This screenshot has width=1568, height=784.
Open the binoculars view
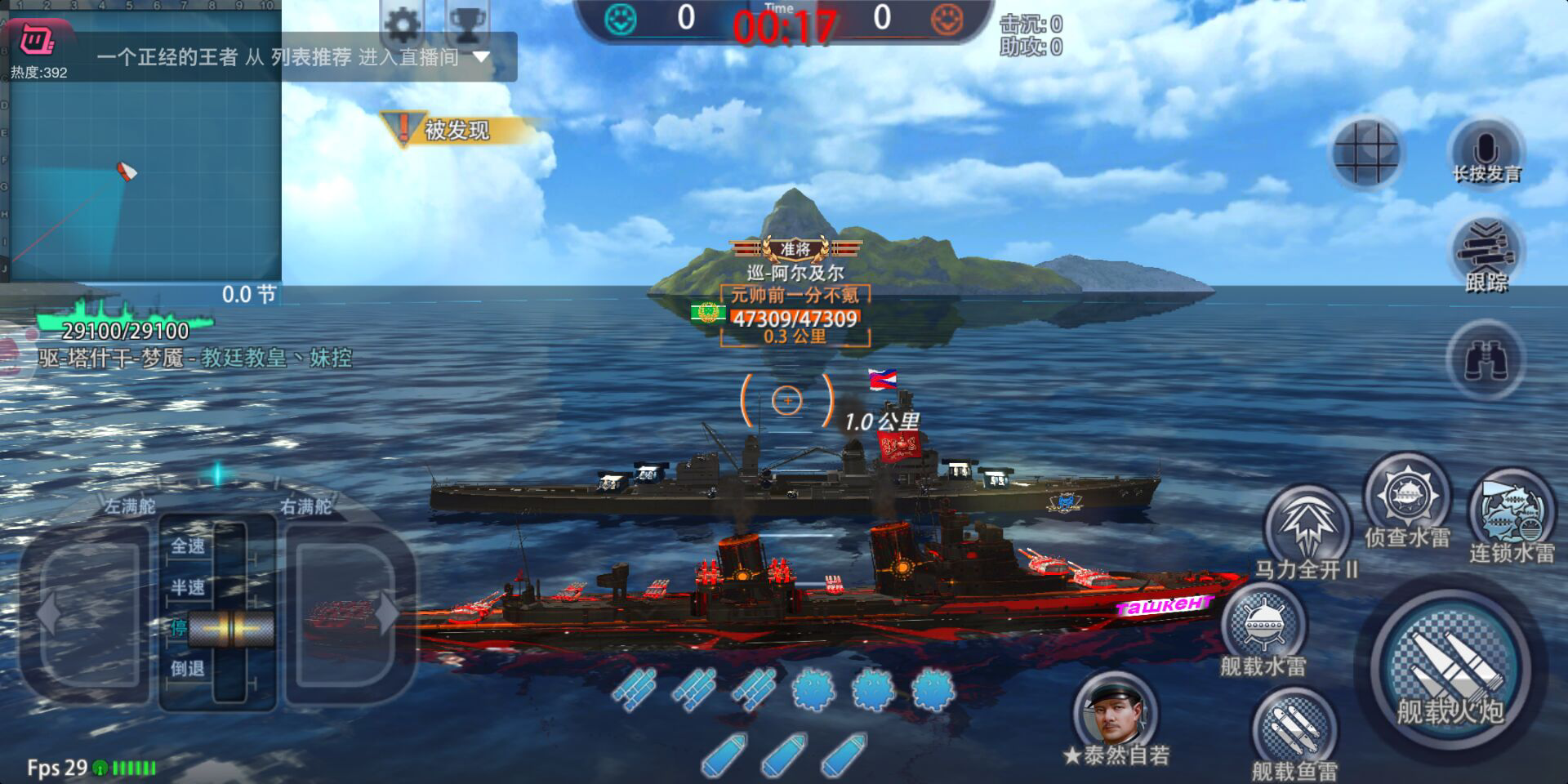click(1486, 360)
